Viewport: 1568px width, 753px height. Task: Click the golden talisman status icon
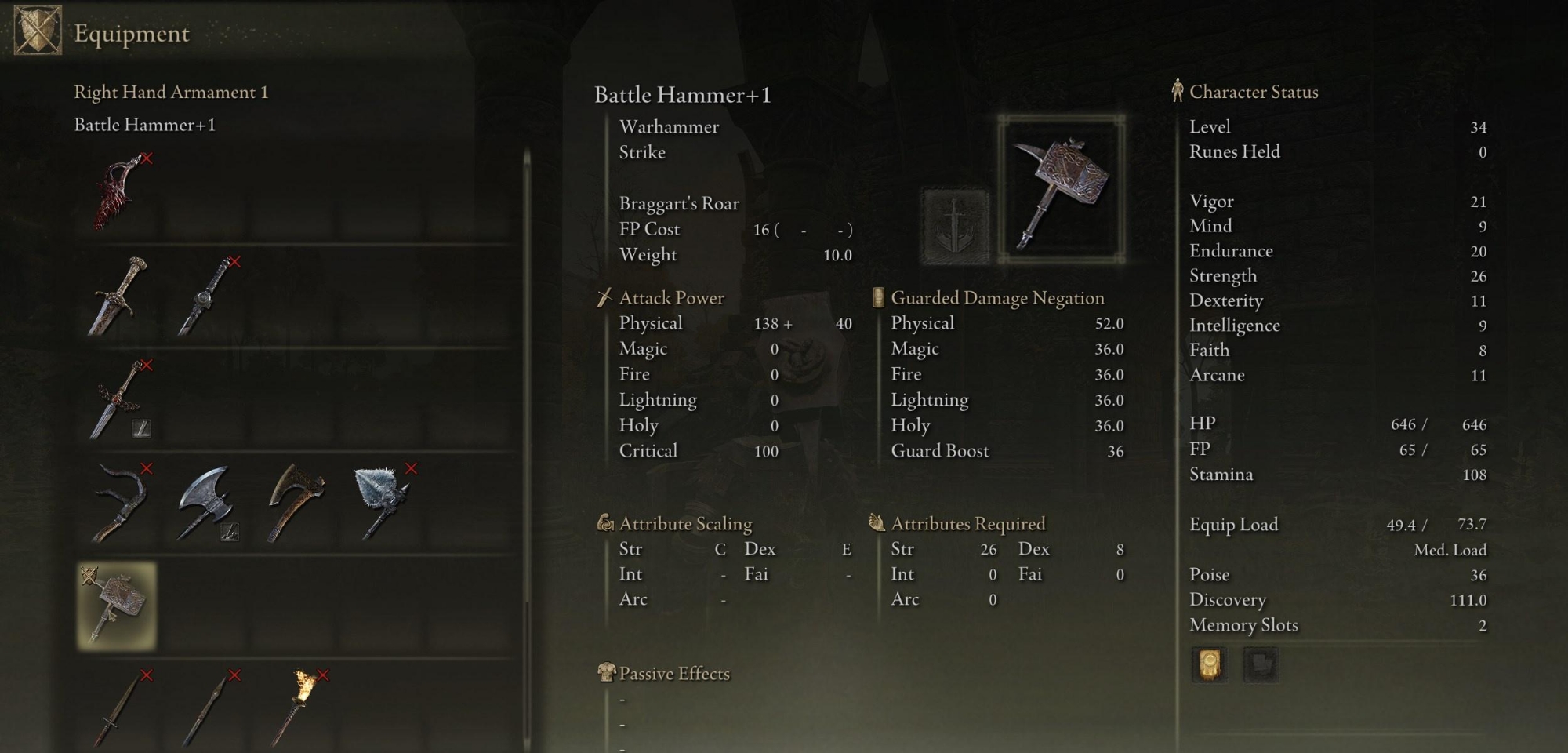pos(1209,665)
